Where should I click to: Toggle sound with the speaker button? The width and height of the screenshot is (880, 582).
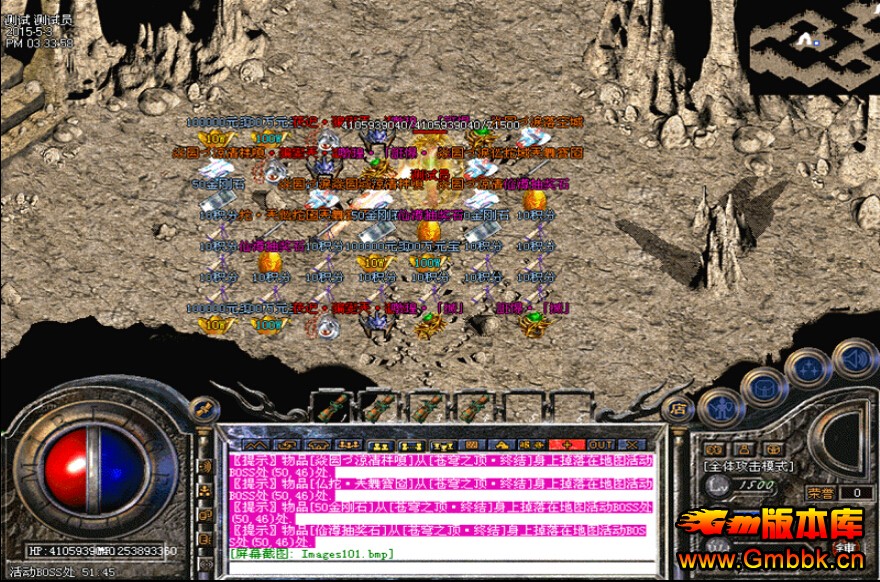[x=853, y=358]
